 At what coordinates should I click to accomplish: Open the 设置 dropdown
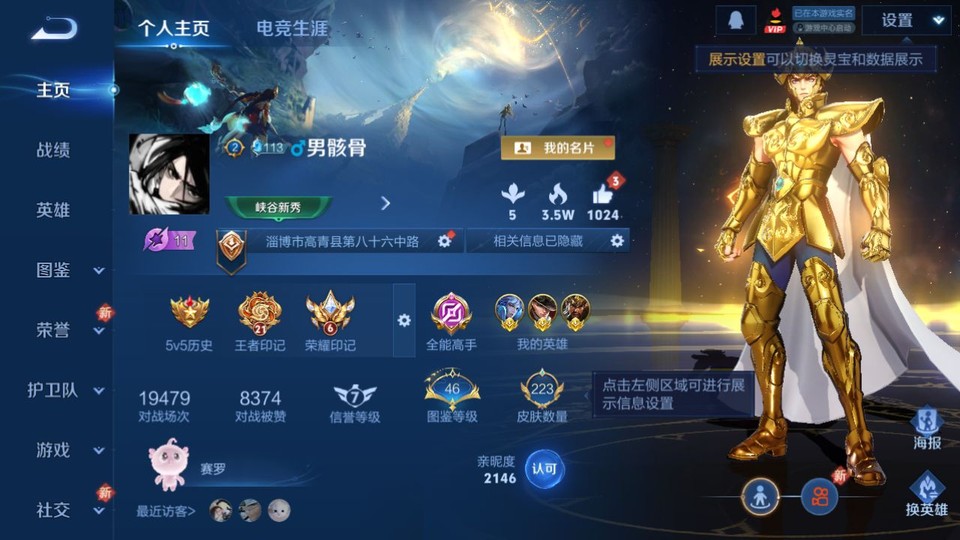905,20
